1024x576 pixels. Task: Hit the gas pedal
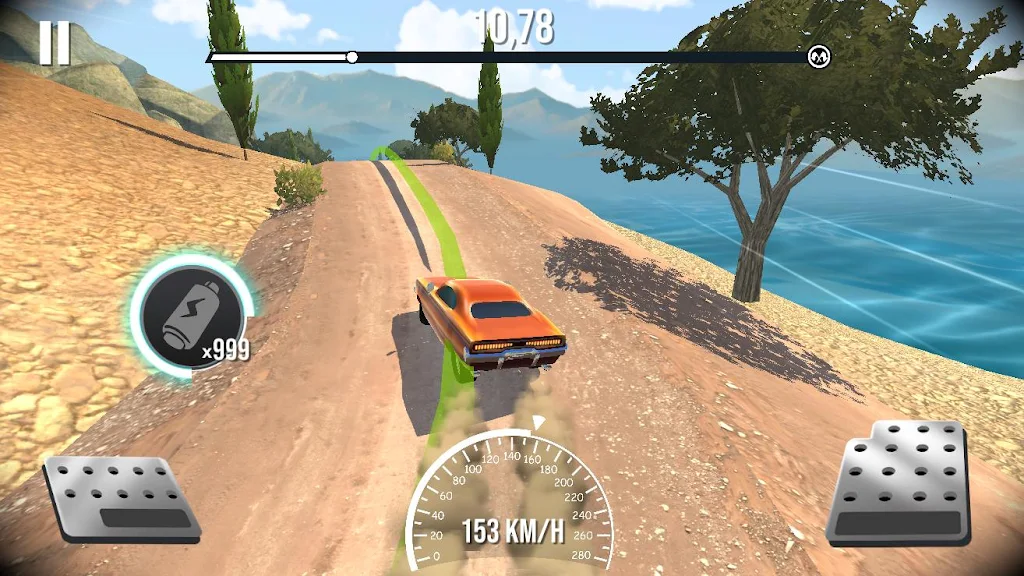[x=899, y=483]
